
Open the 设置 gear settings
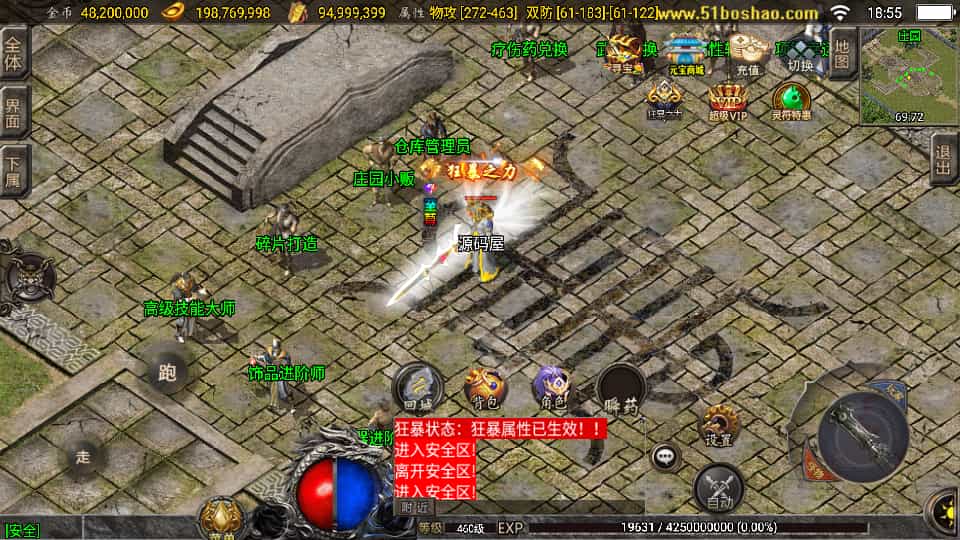pyautogui.click(x=718, y=424)
